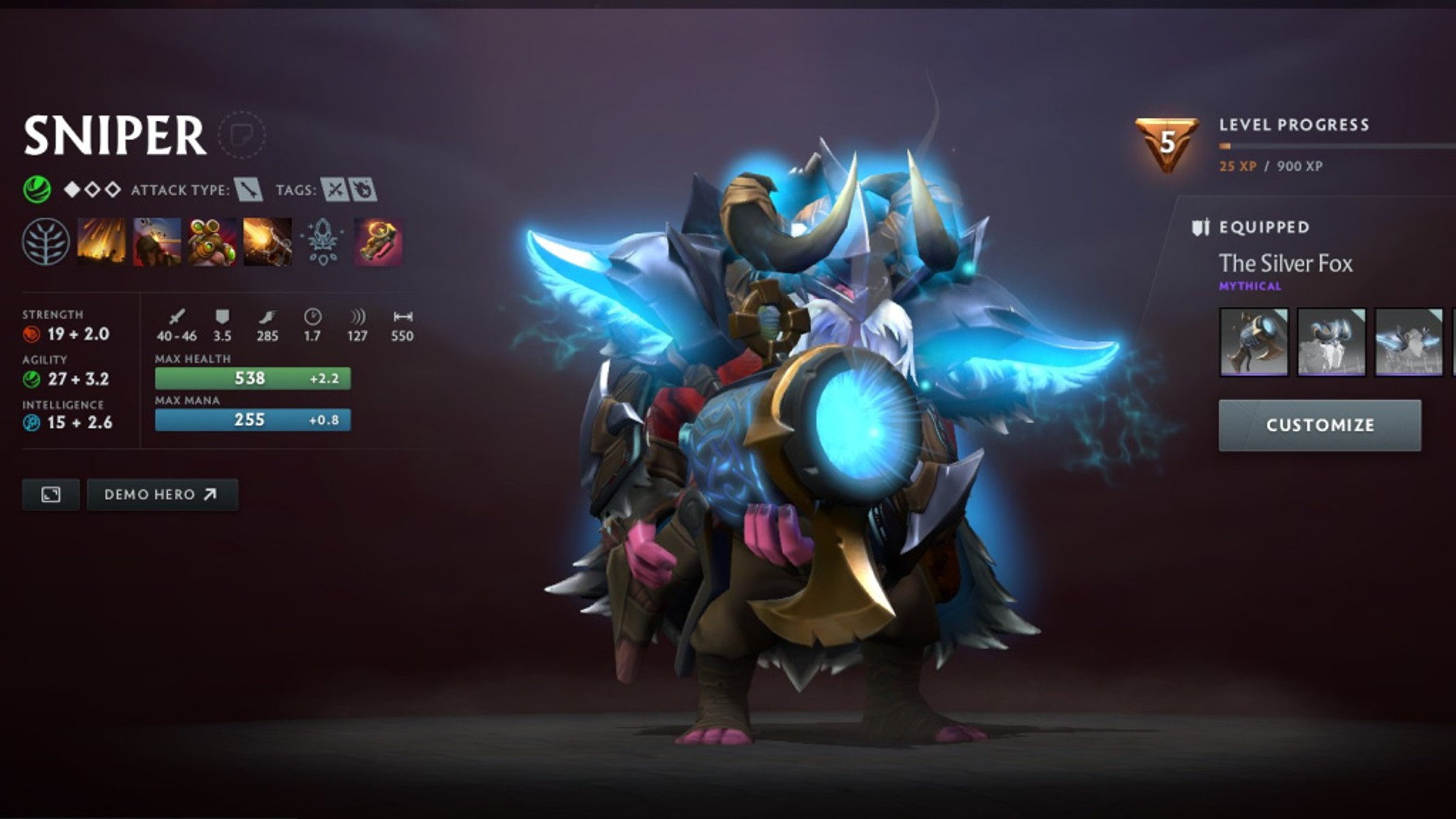The width and height of the screenshot is (1456, 819).
Task: Click the fullscreen preview icon near DEMO HERO
Action: [50, 494]
